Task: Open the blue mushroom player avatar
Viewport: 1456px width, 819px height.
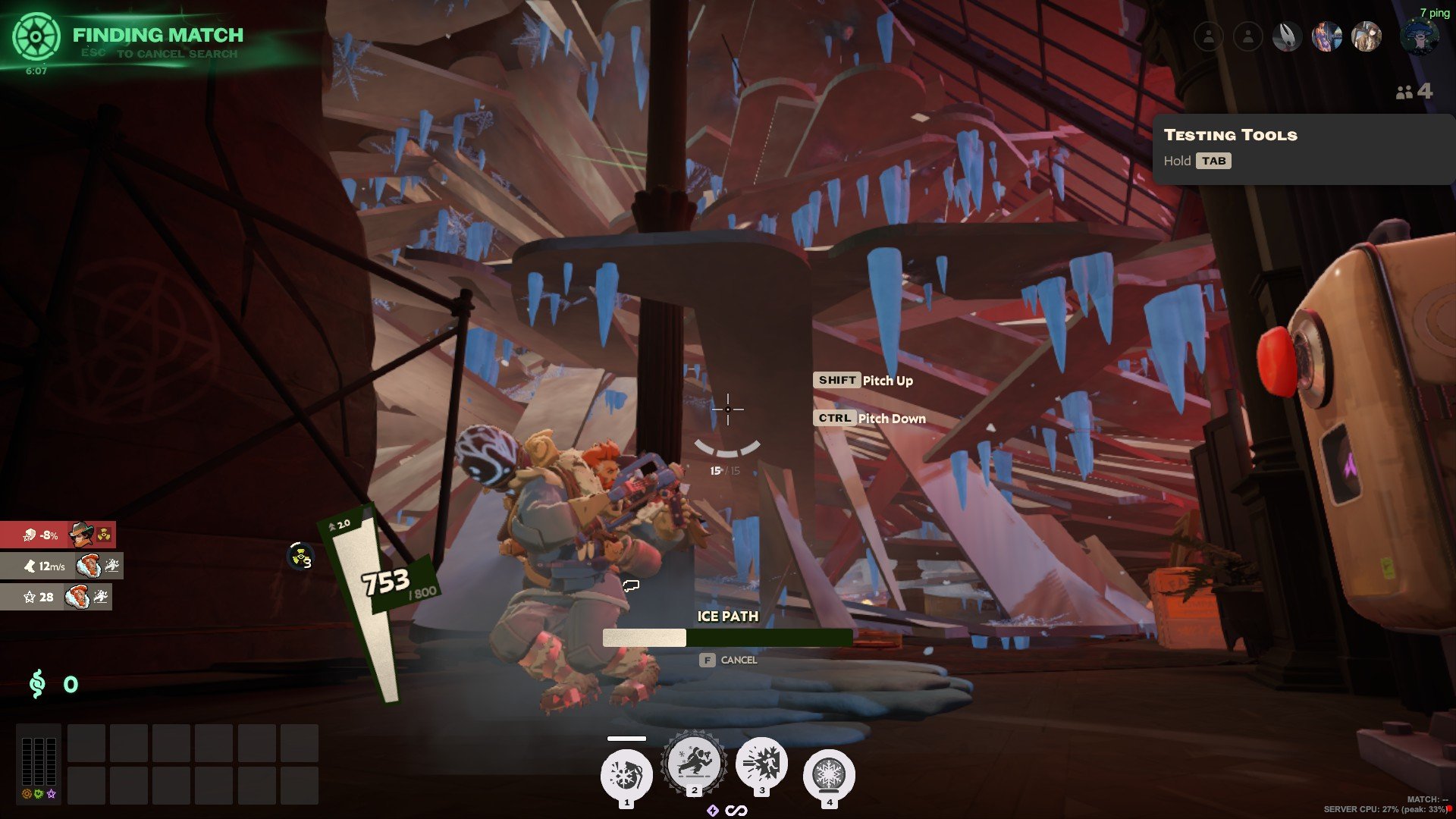Action: click(x=1419, y=37)
